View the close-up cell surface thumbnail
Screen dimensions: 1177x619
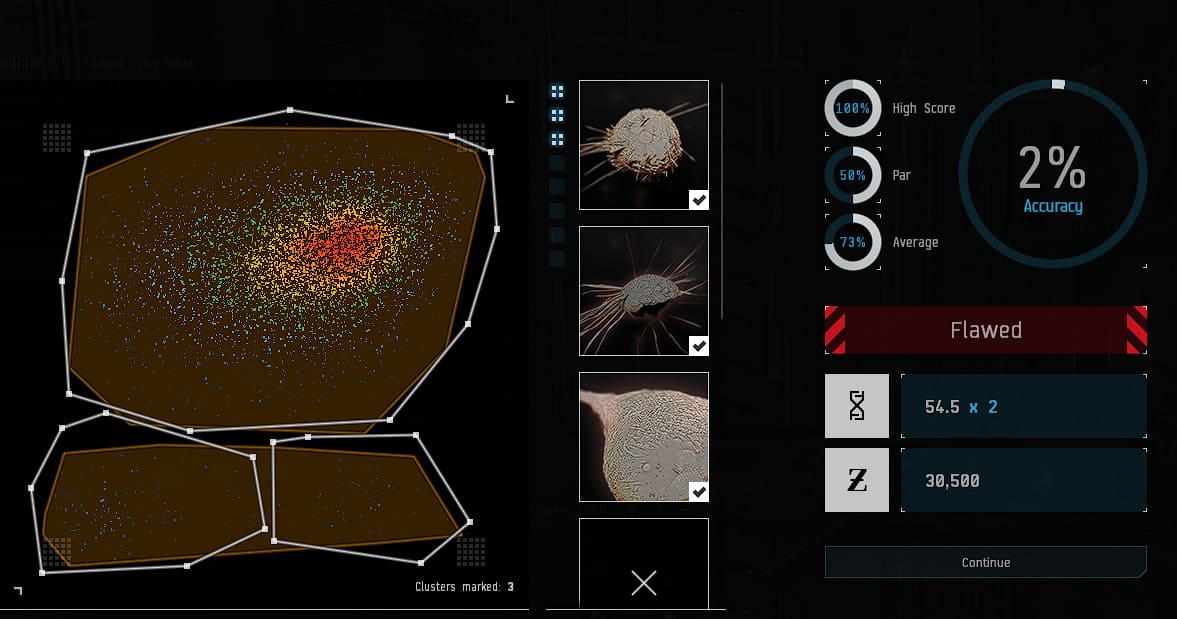[643, 437]
